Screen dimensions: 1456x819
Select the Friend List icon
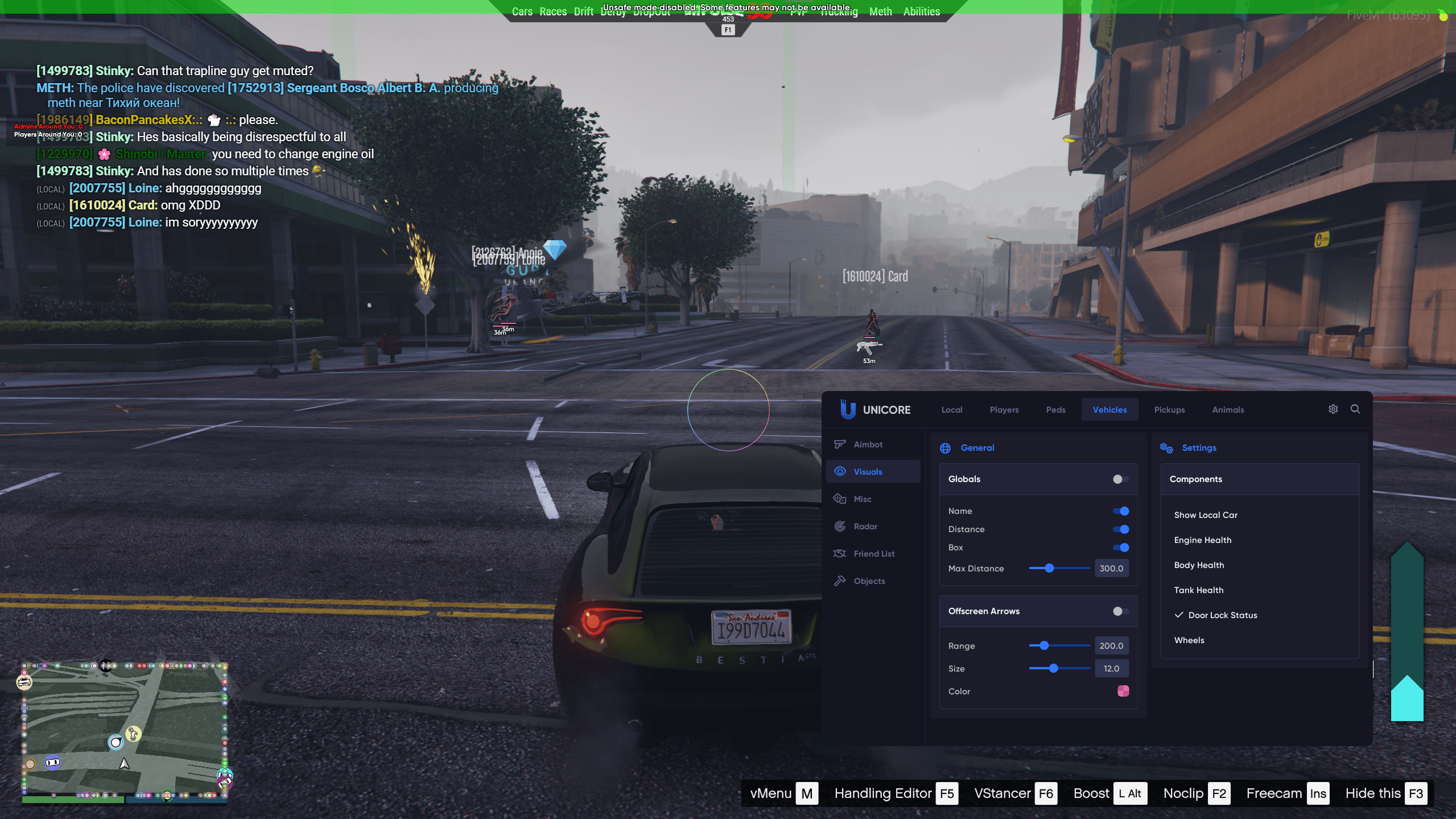840,553
